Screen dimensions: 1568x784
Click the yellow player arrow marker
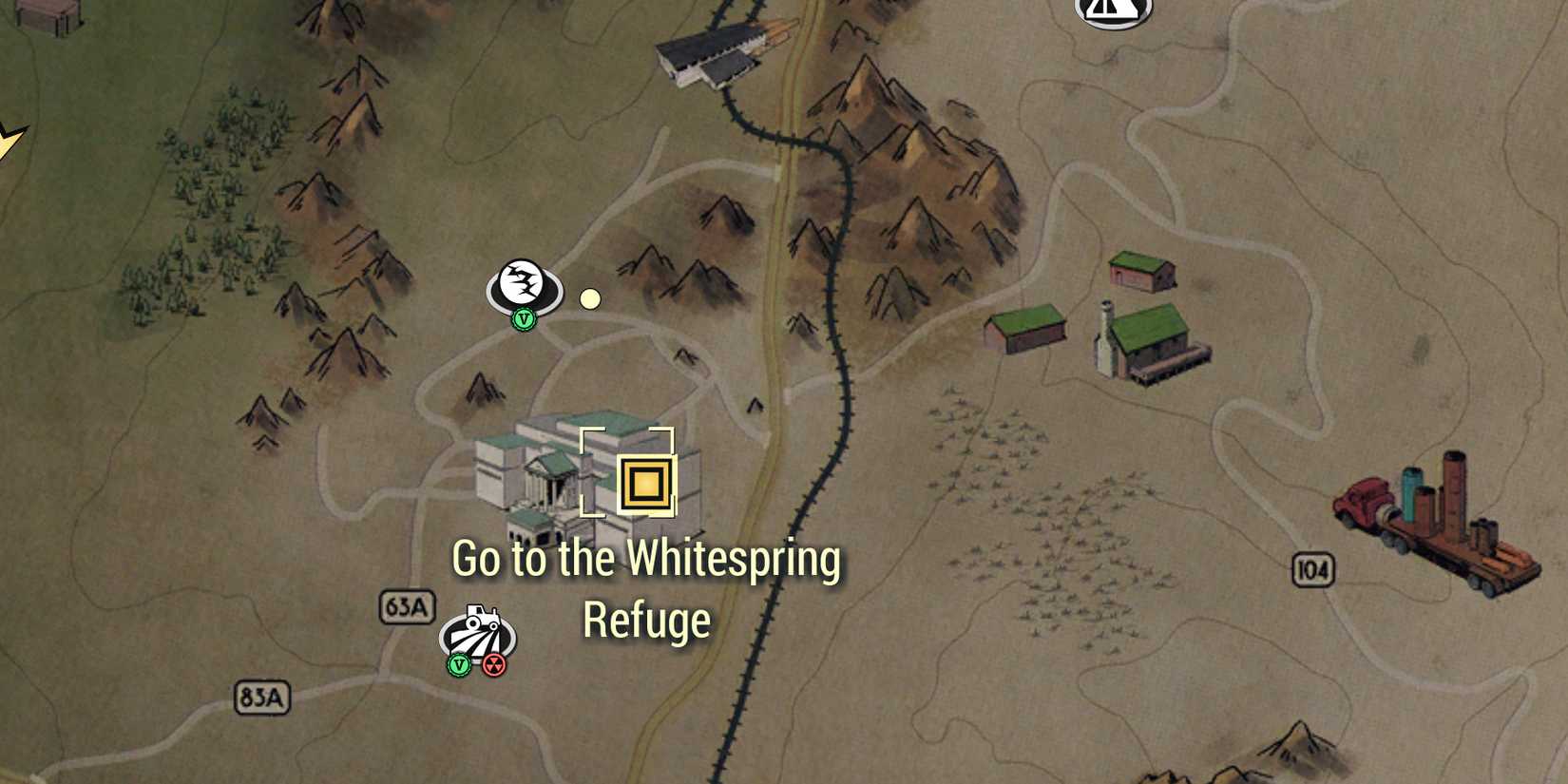11,140
